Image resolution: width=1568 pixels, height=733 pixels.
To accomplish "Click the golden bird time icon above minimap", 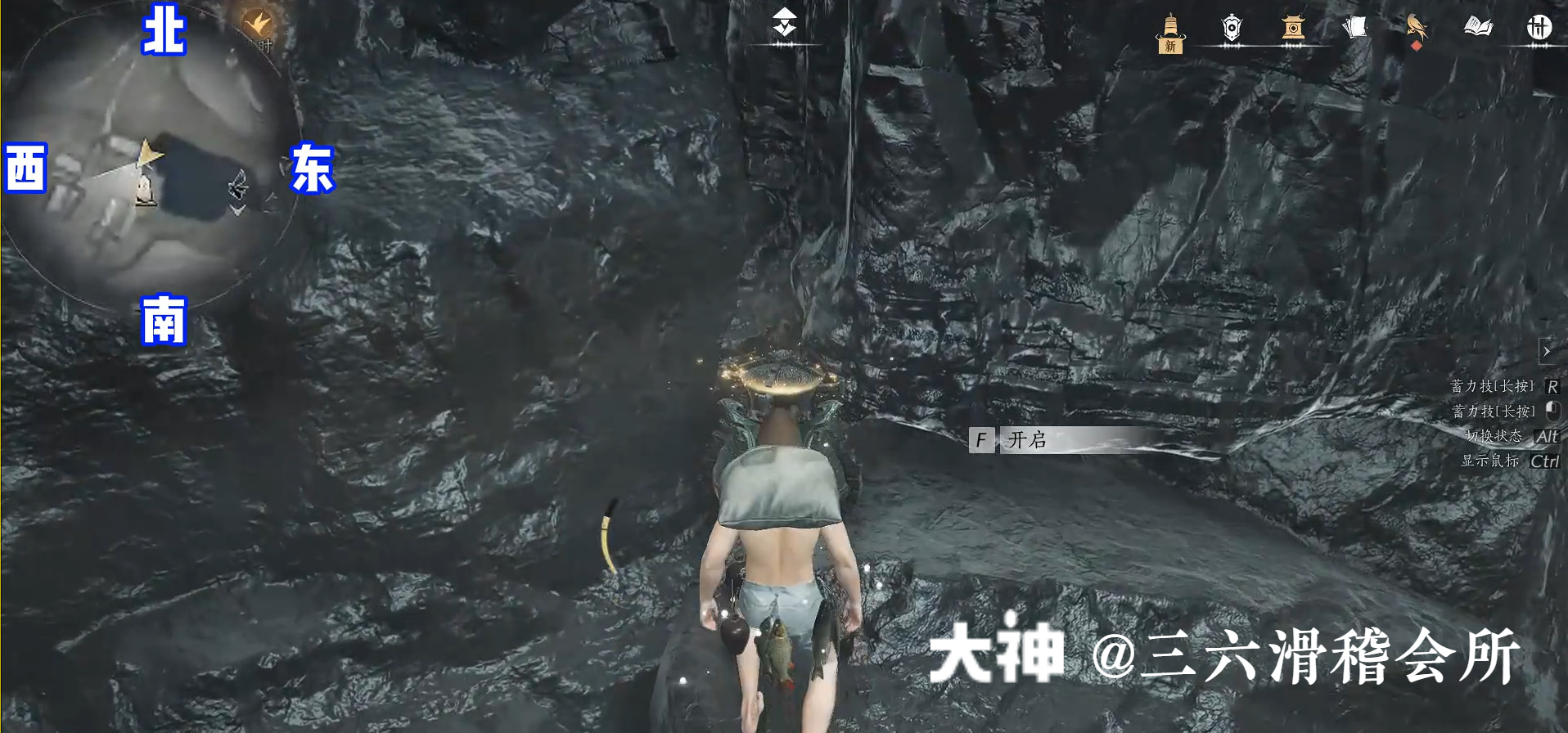I will point(257,25).
